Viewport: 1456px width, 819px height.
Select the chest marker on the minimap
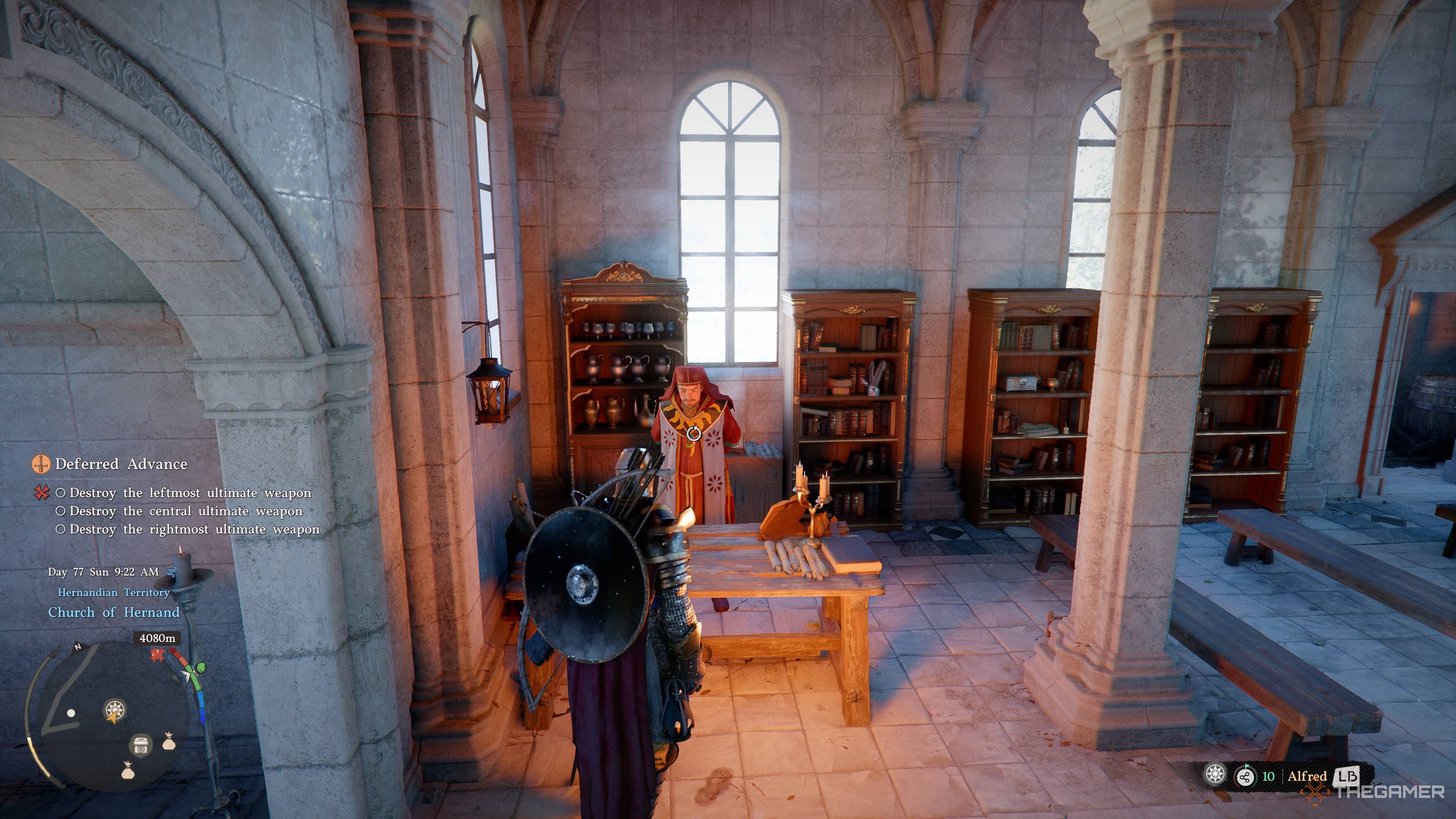pos(141,745)
